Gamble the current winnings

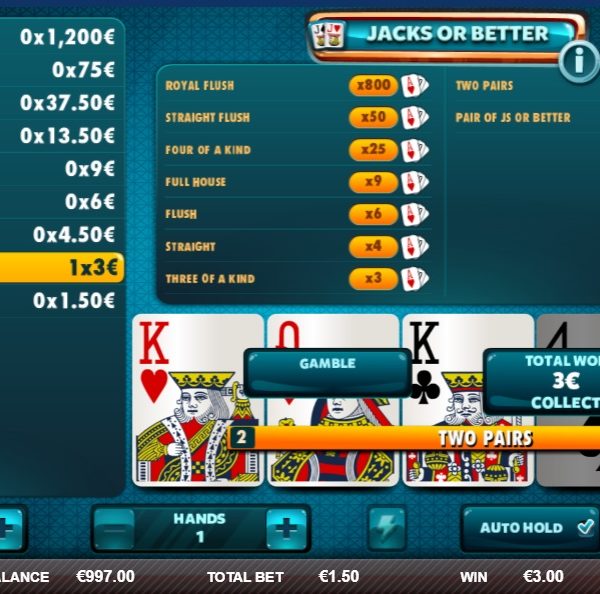click(327, 370)
